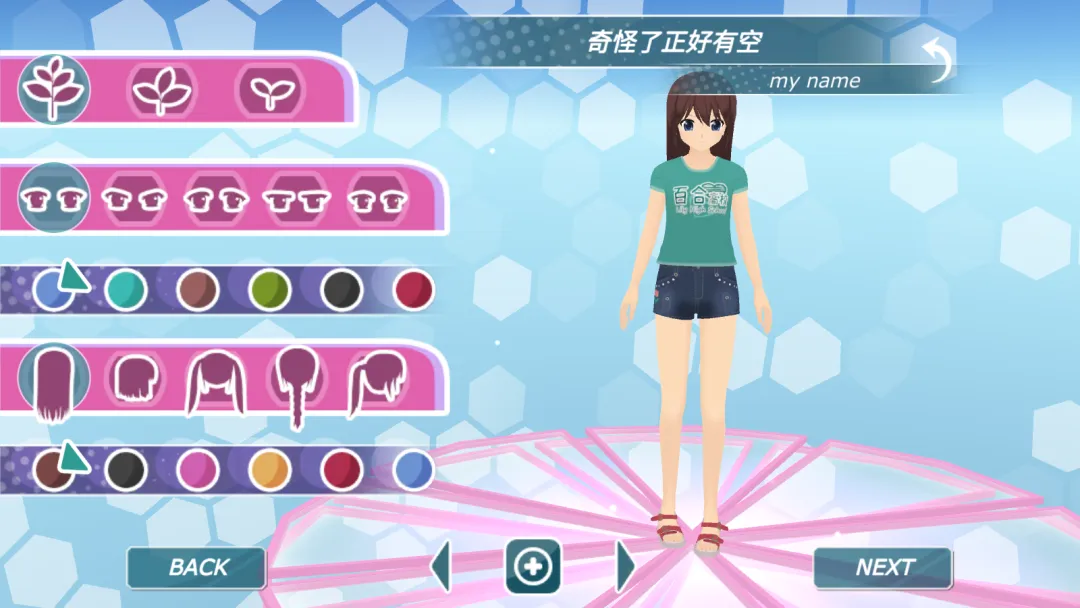Choose the long braid hairstyle

(297, 385)
